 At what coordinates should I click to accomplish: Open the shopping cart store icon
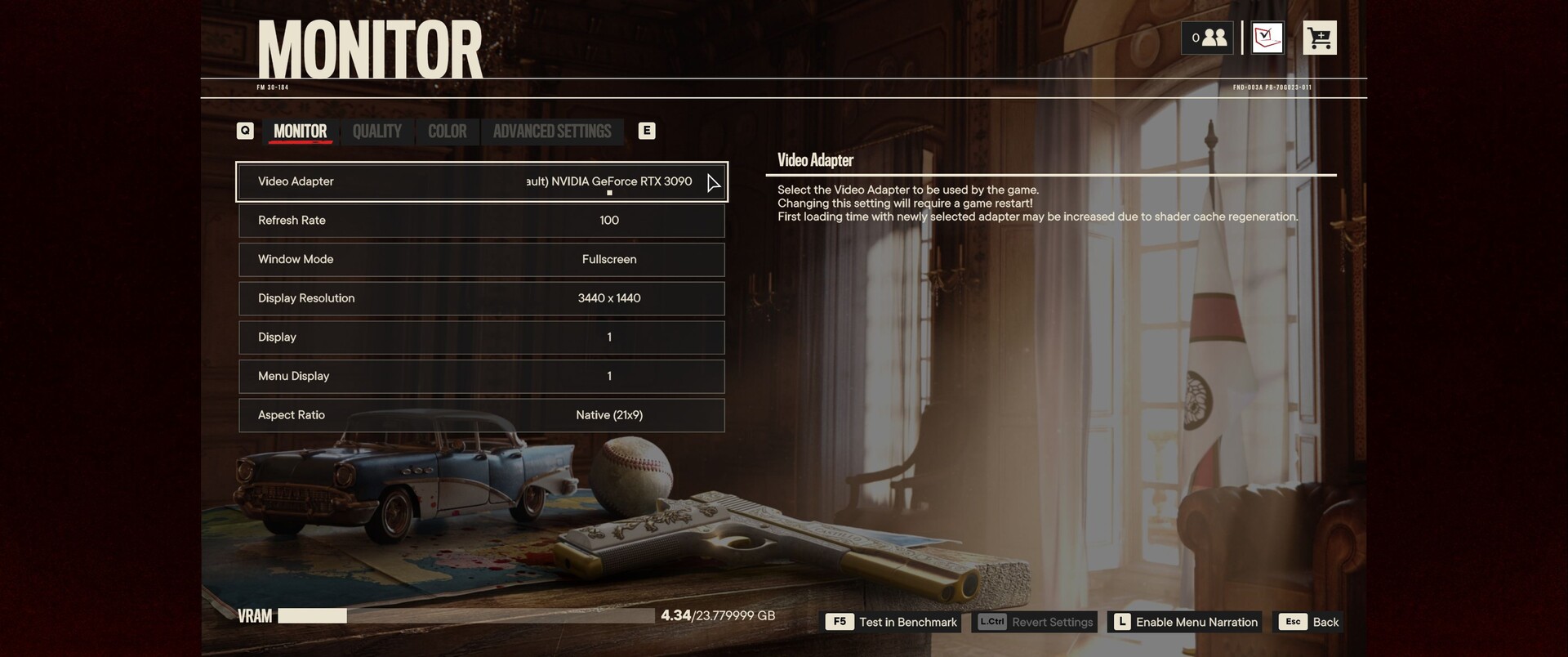pos(1319,38)
